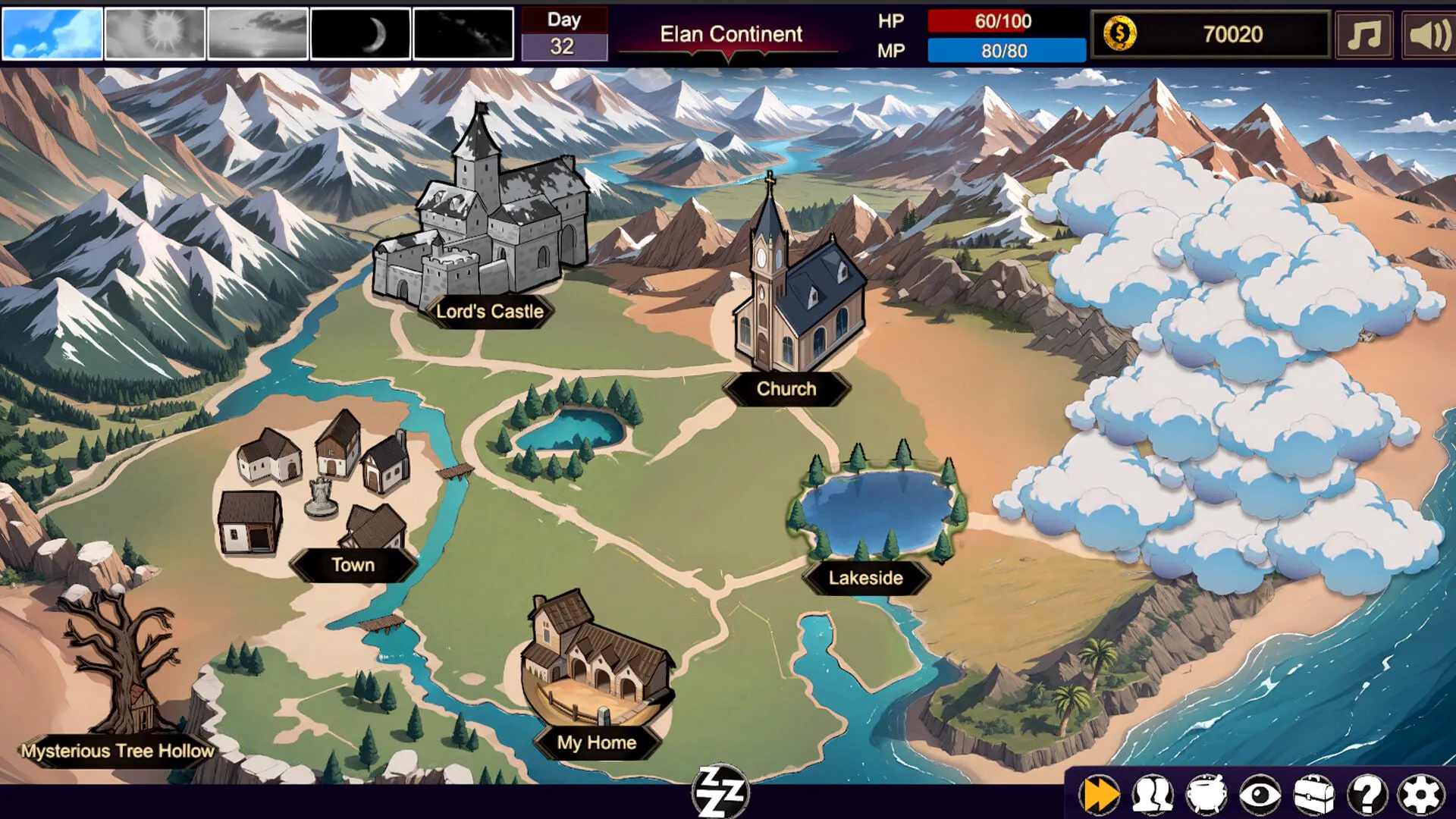The image size is (1456, 819).
Task: Open the characters silhouette menu
Action: pos(1153,795)
